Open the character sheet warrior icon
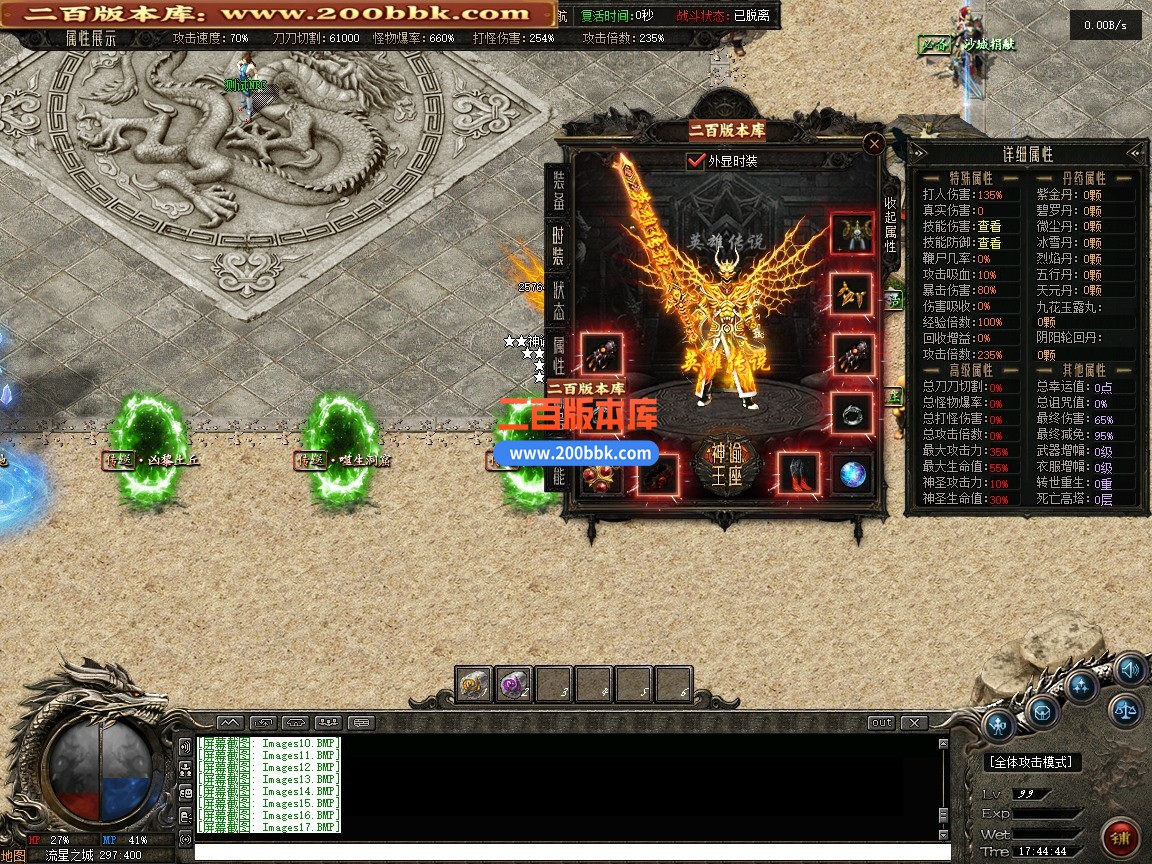 click(998, 725)
